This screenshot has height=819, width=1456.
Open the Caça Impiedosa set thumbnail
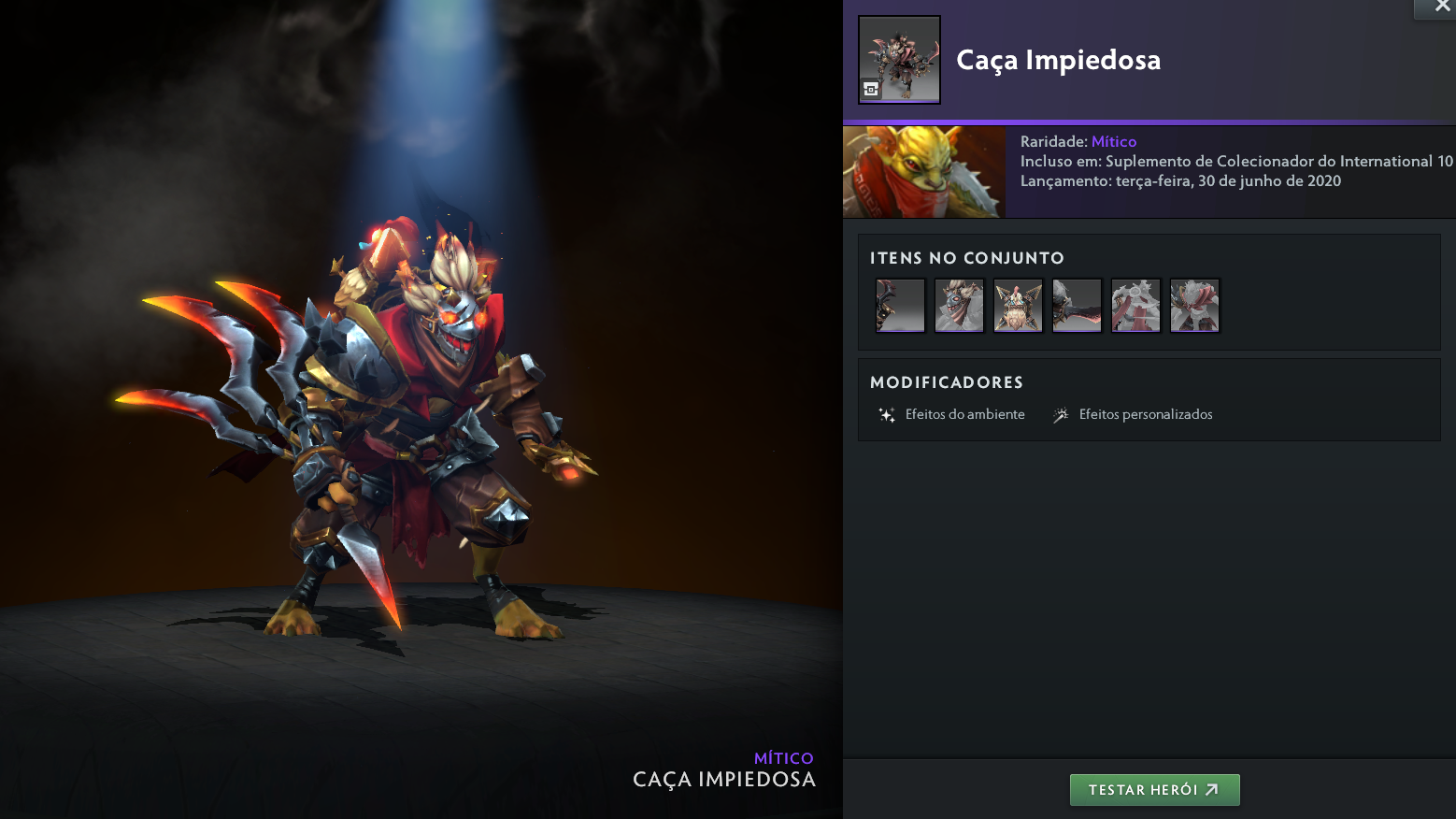coord(899,60)
